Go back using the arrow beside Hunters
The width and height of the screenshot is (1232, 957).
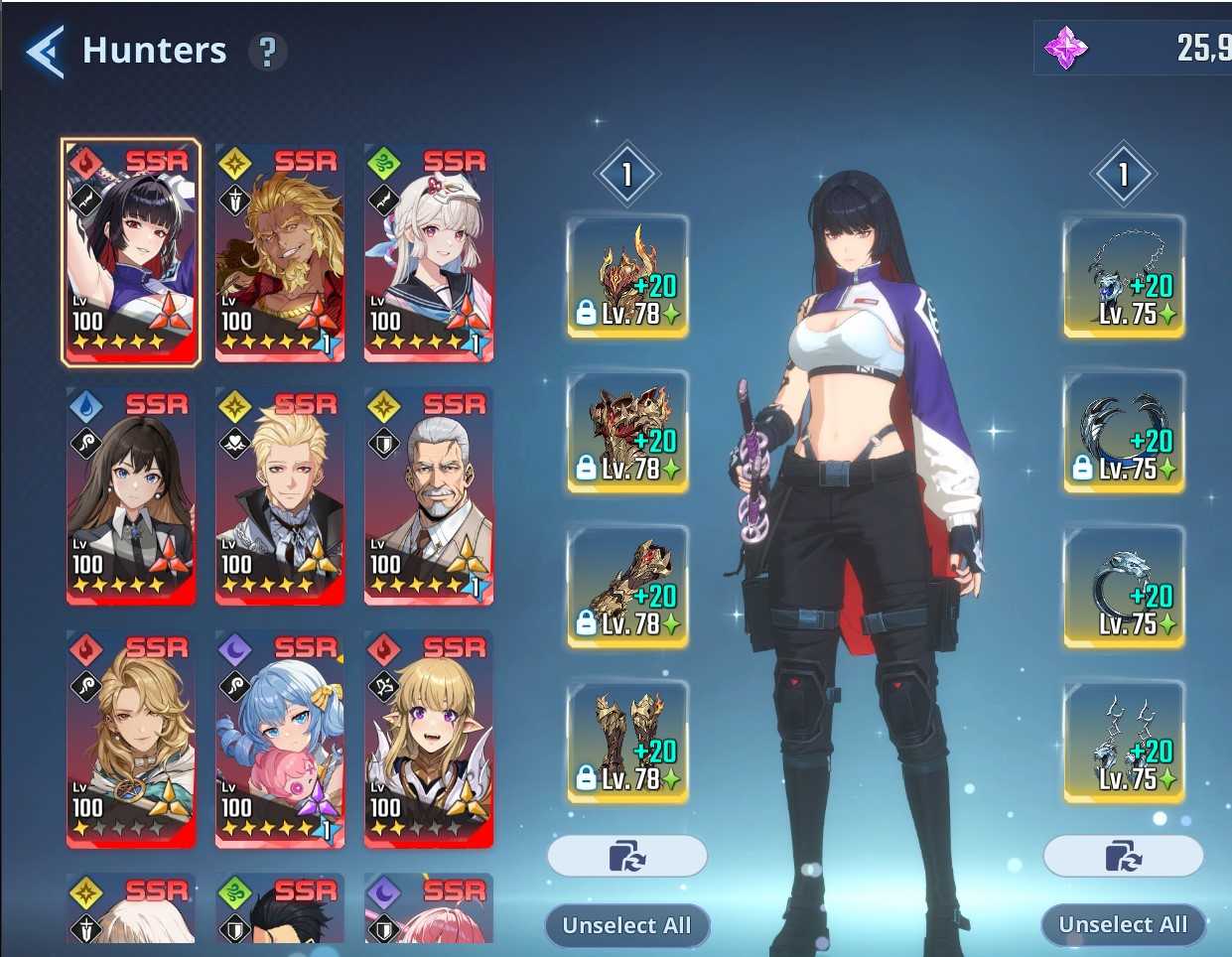(x=46, y=52)
